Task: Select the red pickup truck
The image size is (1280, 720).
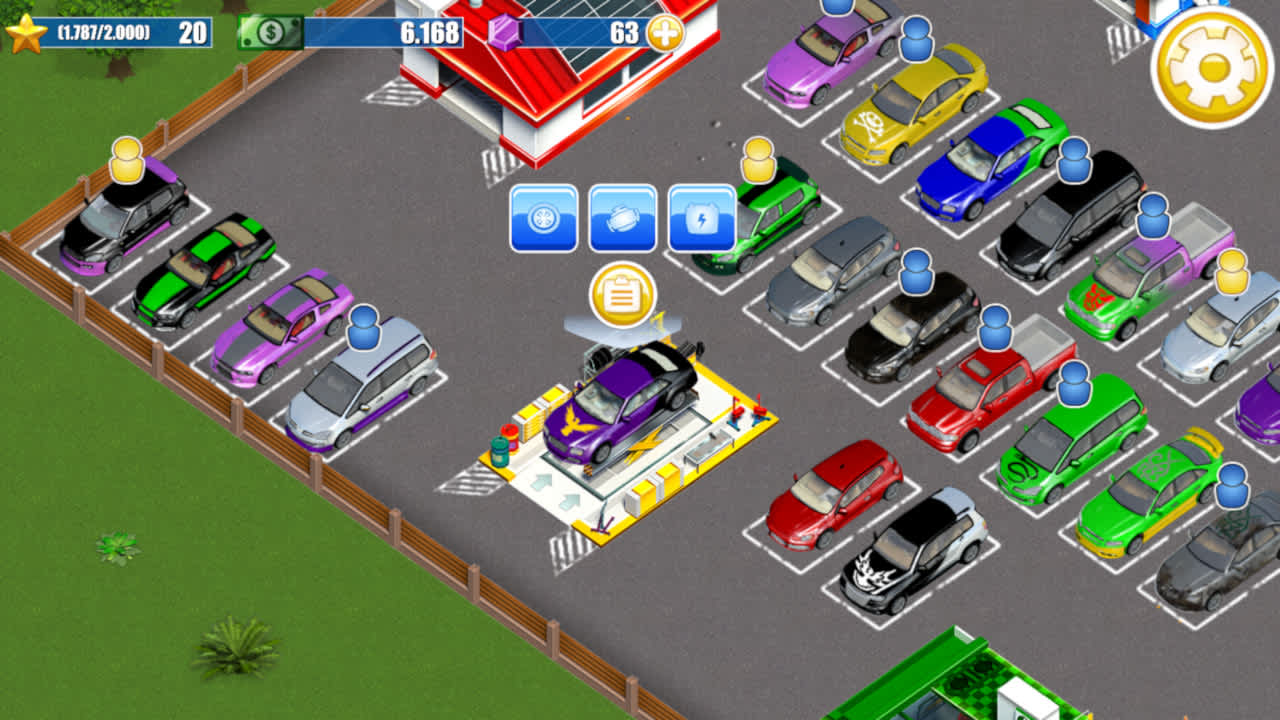Action: (x=975, y=405)
